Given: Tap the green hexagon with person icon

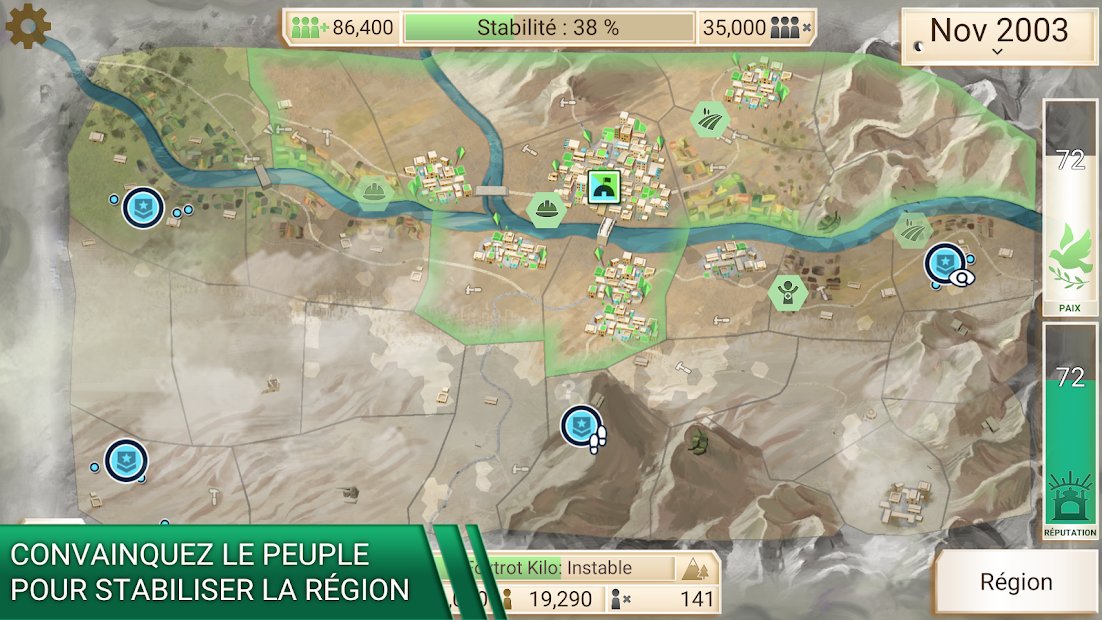Looking at the screenshot, I should [788, 292].
